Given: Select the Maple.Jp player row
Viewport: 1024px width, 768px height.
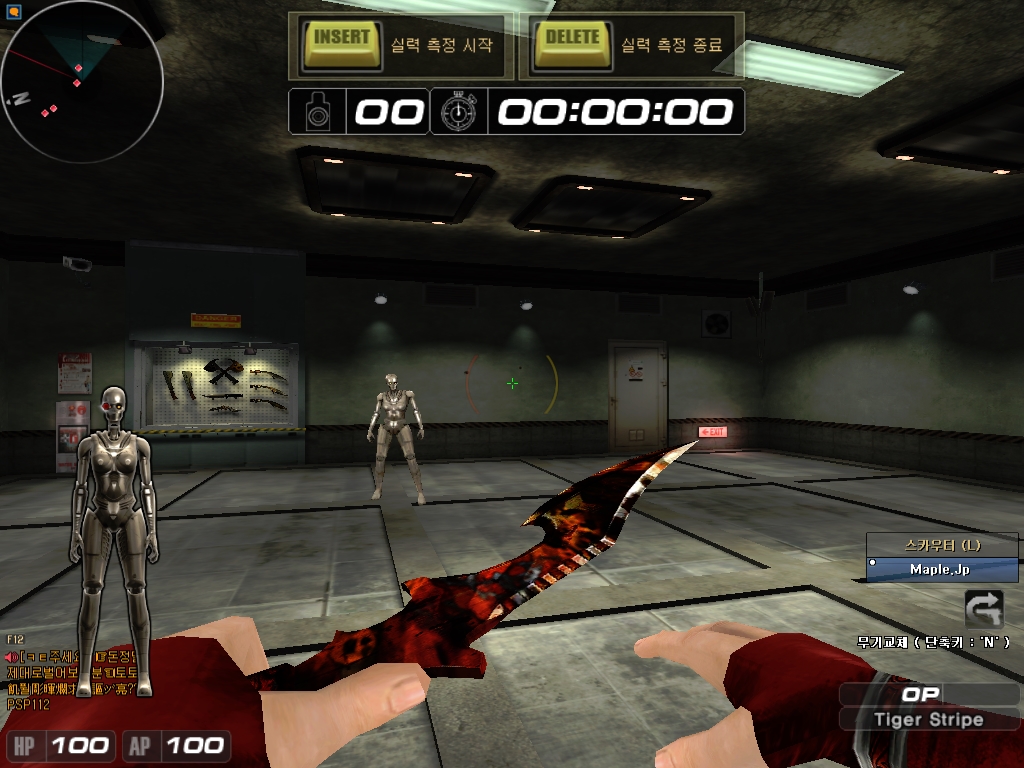Looking at the screenshot, I should tap(941, 569).
